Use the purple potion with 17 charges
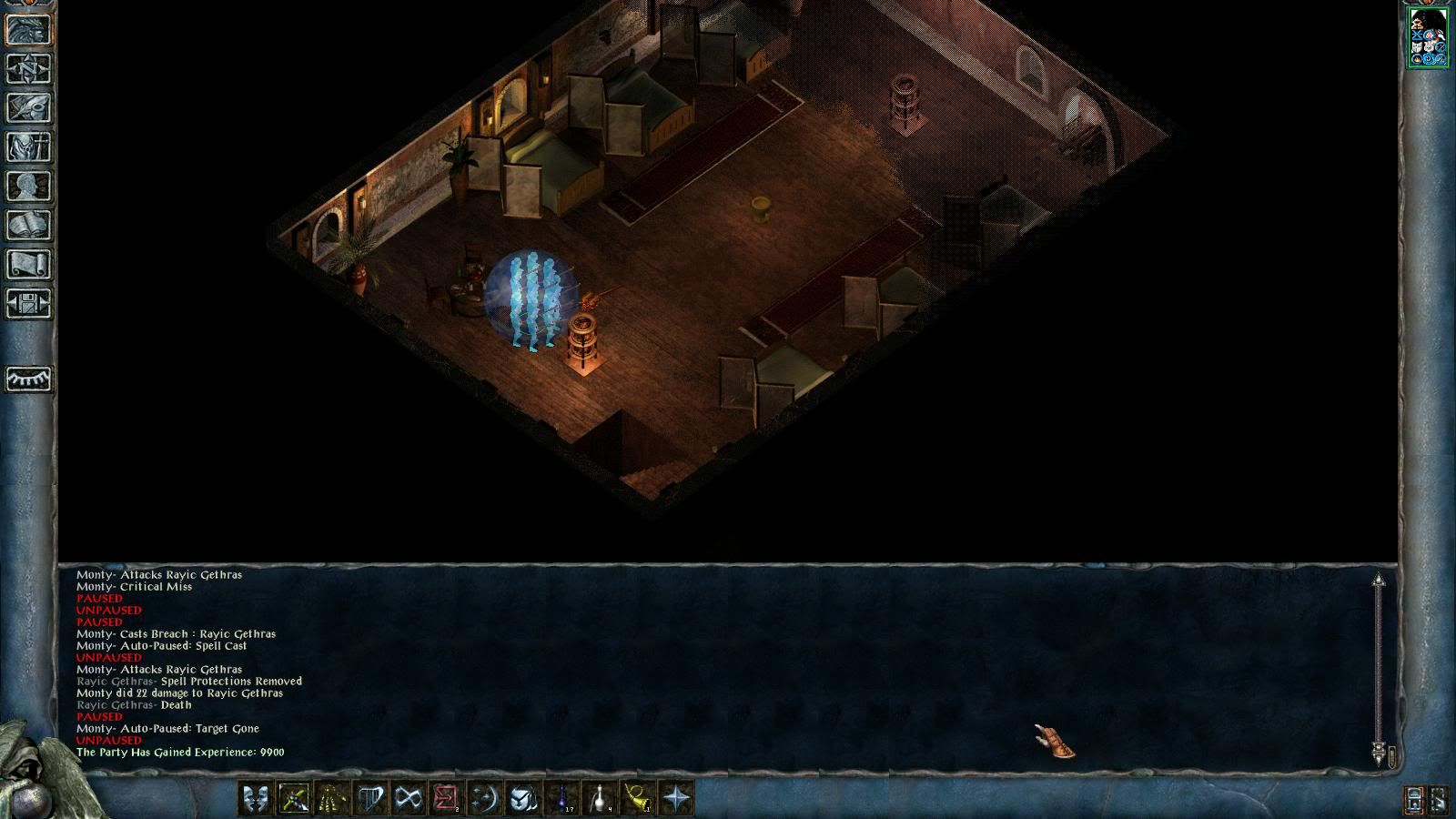1456x819 pixels. click(x=562, y=799)
